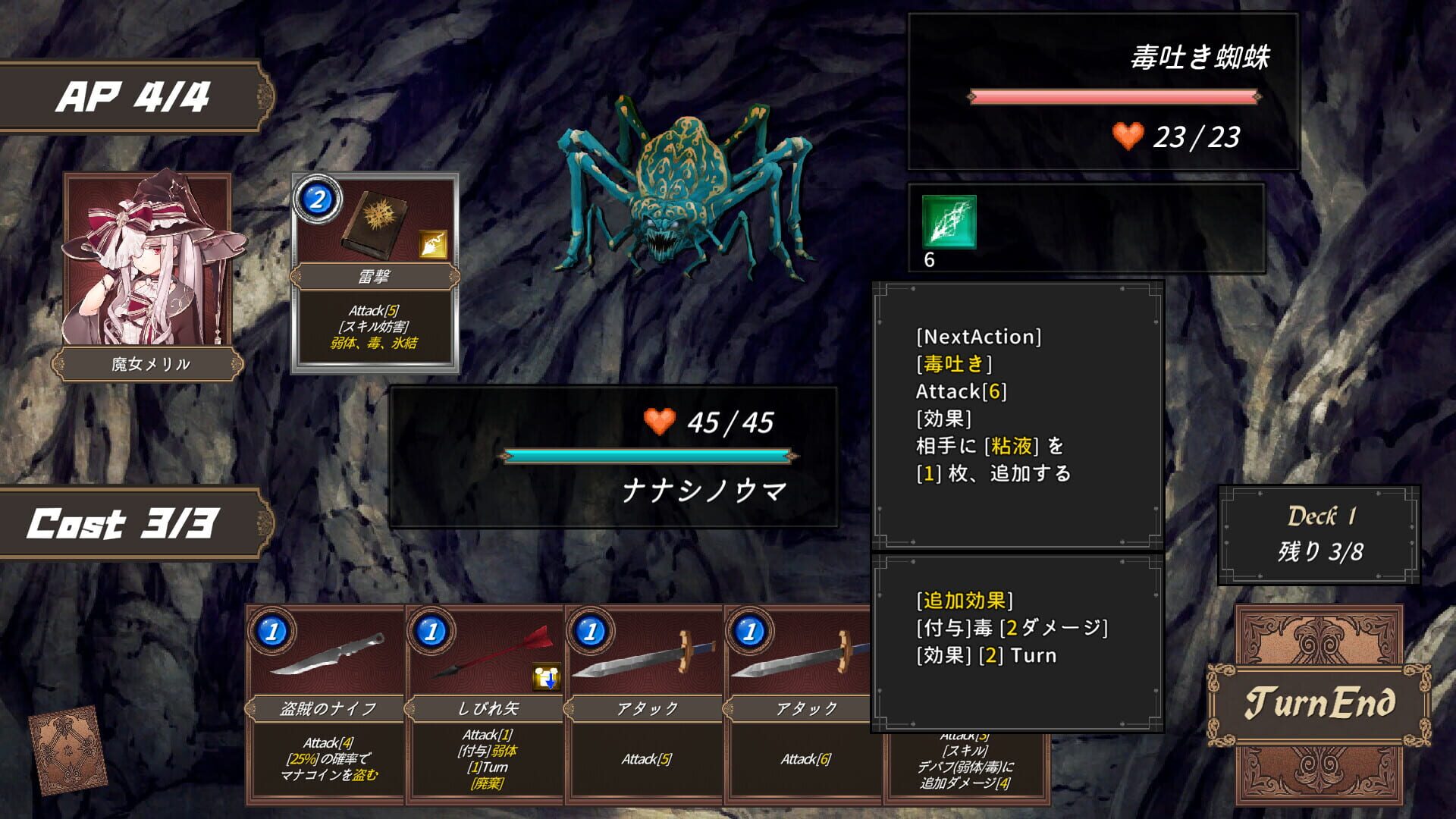Select the 盗賊のナイフ knife card
Image resolution: width=1456 pixels, height=819 pixels.
[x=326, y=705]
